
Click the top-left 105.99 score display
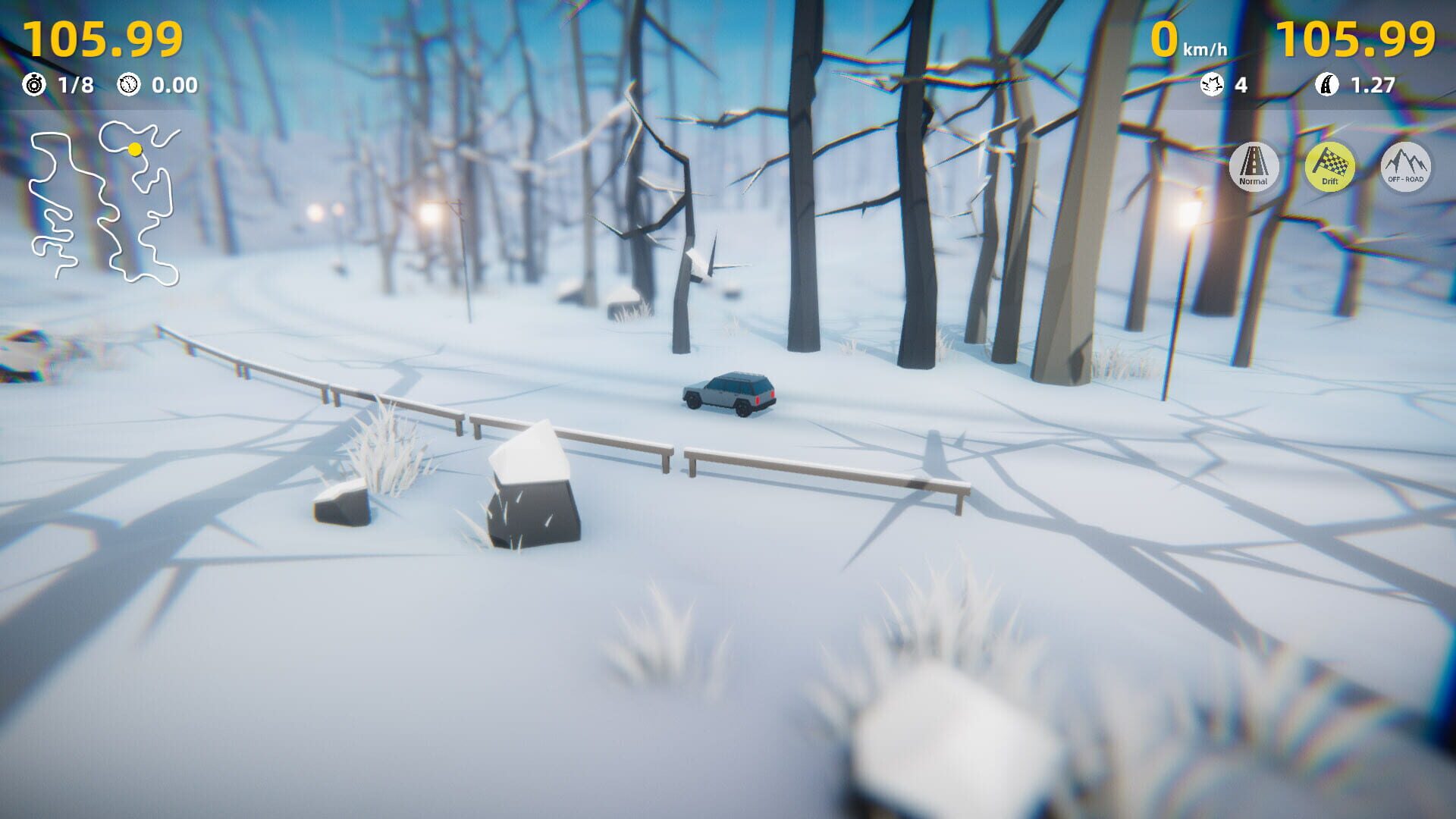pos(102,39)
